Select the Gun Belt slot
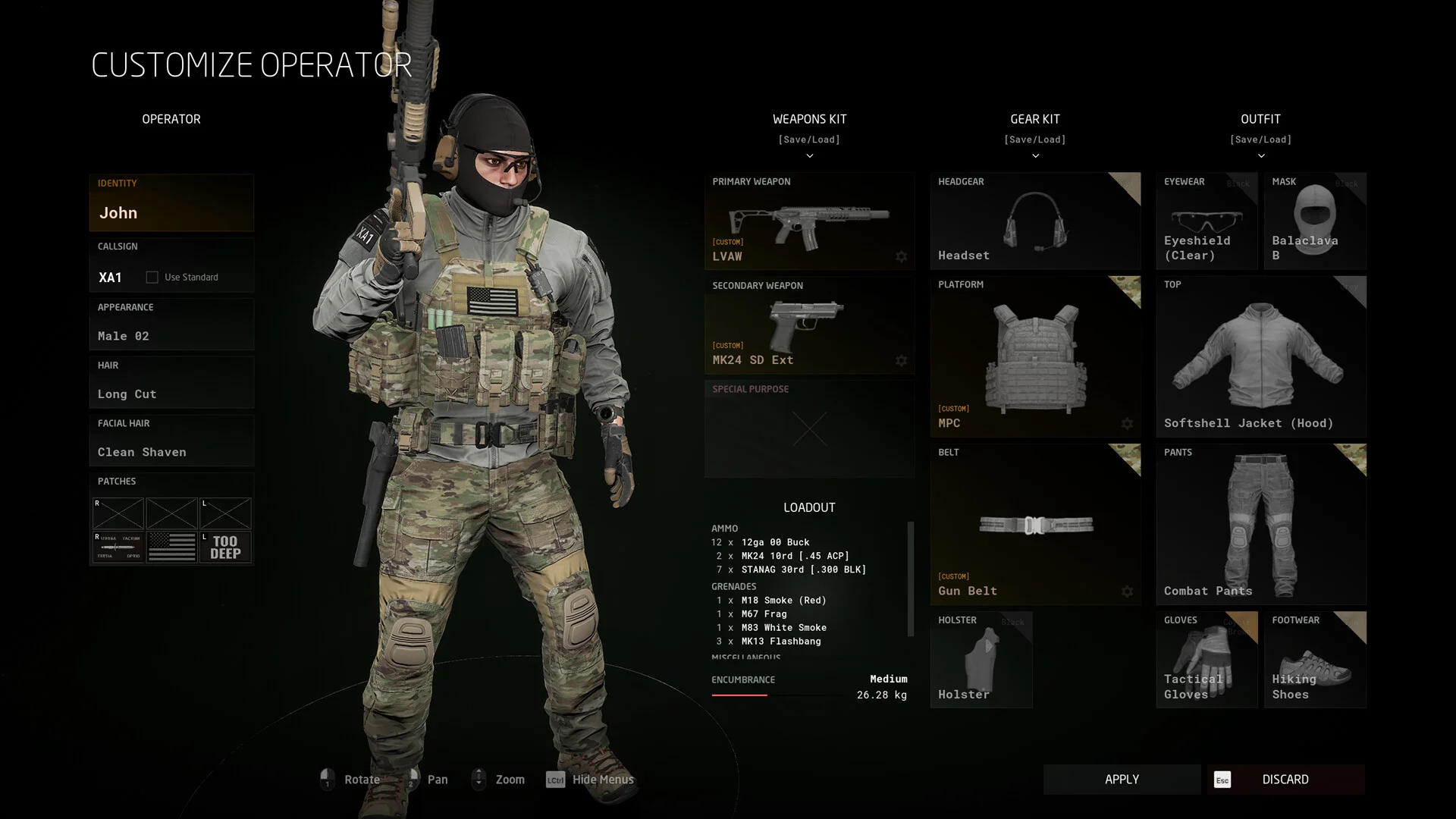Screen dimensions: 1456x819 click(x=1035, y=524)
